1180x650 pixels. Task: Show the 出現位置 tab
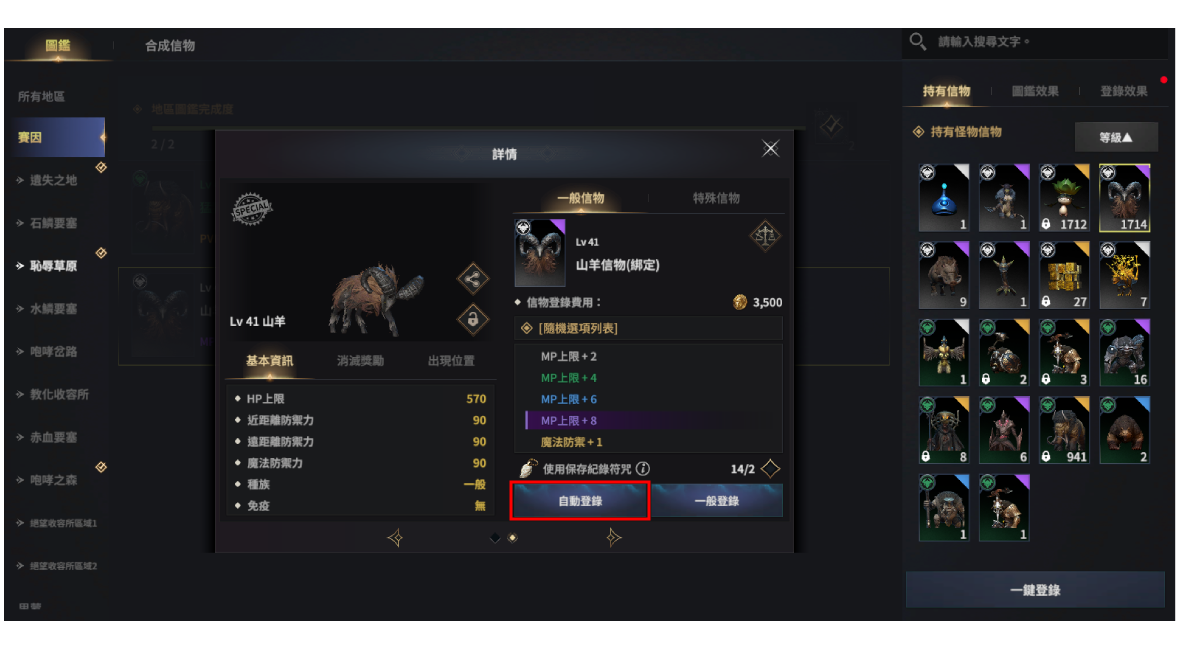pyautogui.click(x=451, y=361)
